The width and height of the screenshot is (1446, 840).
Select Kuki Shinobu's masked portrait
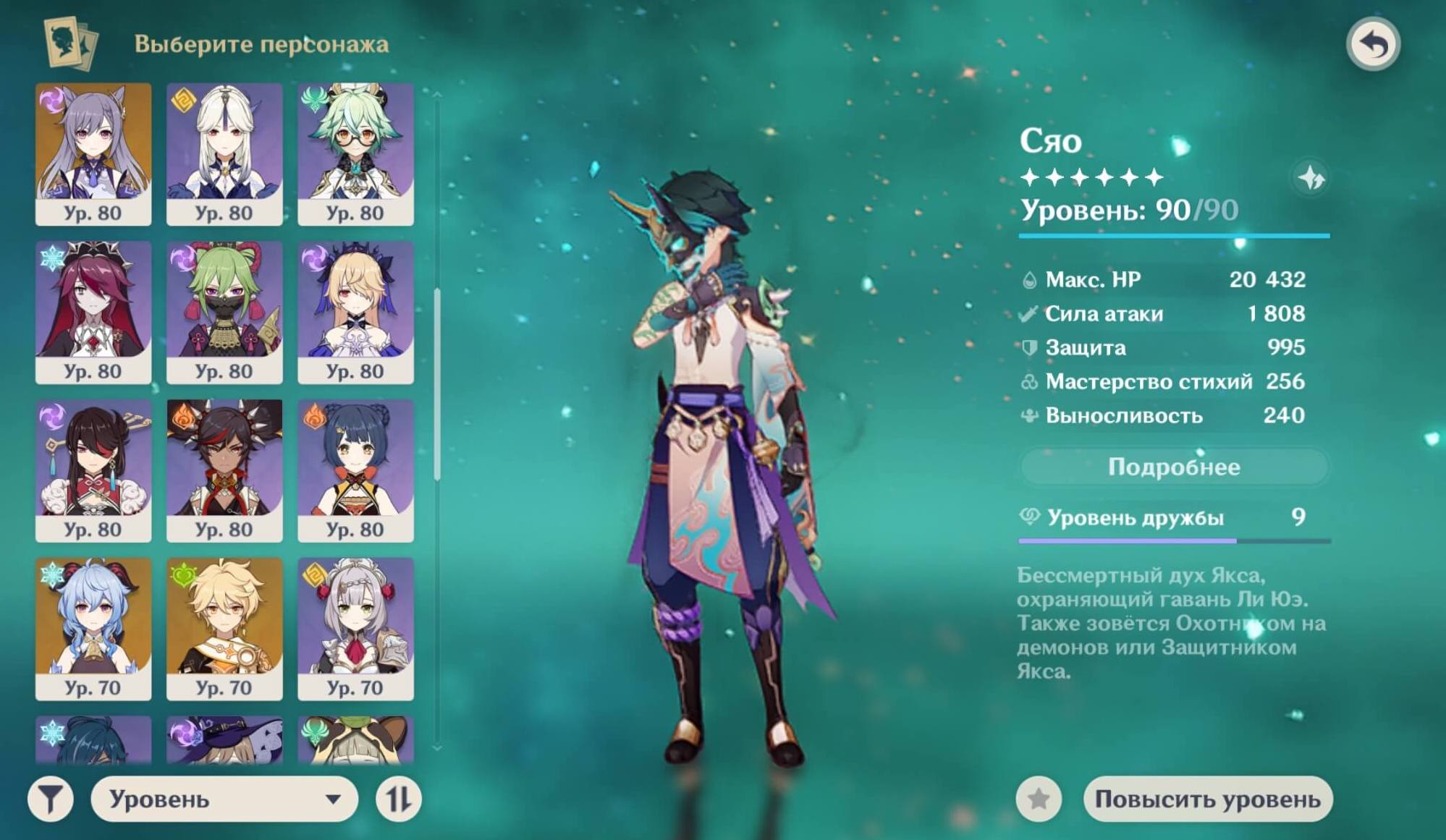(224, 311)
